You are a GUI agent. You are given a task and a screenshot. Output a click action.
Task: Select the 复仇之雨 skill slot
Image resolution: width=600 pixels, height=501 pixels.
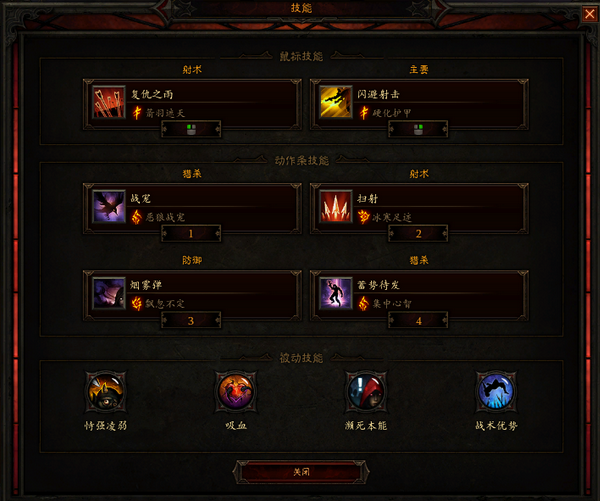(x=193, y=103)
